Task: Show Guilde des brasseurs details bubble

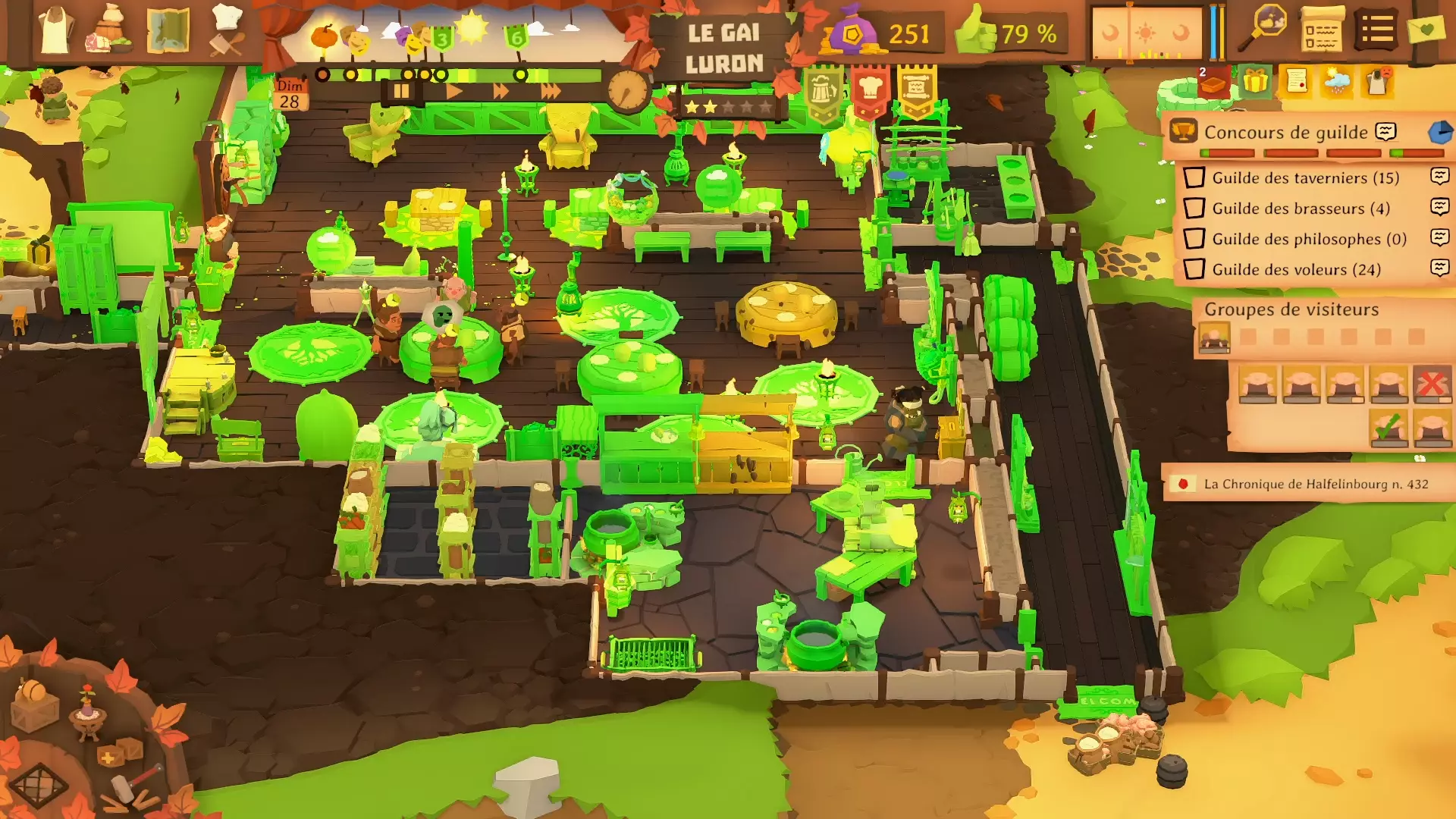Action: coord(1439,207)
